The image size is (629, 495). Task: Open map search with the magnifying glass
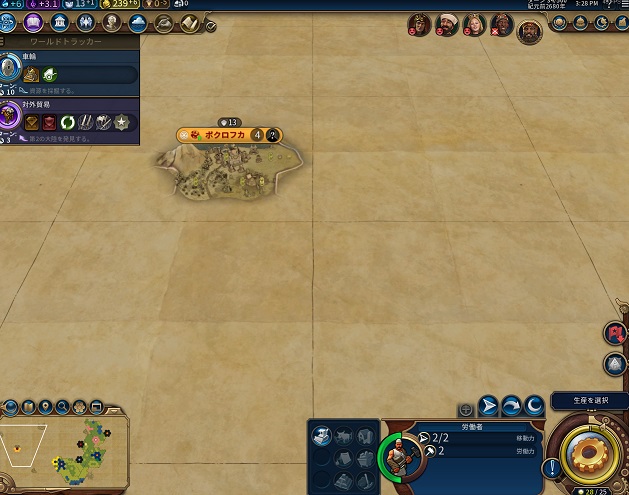pos(63,407)
